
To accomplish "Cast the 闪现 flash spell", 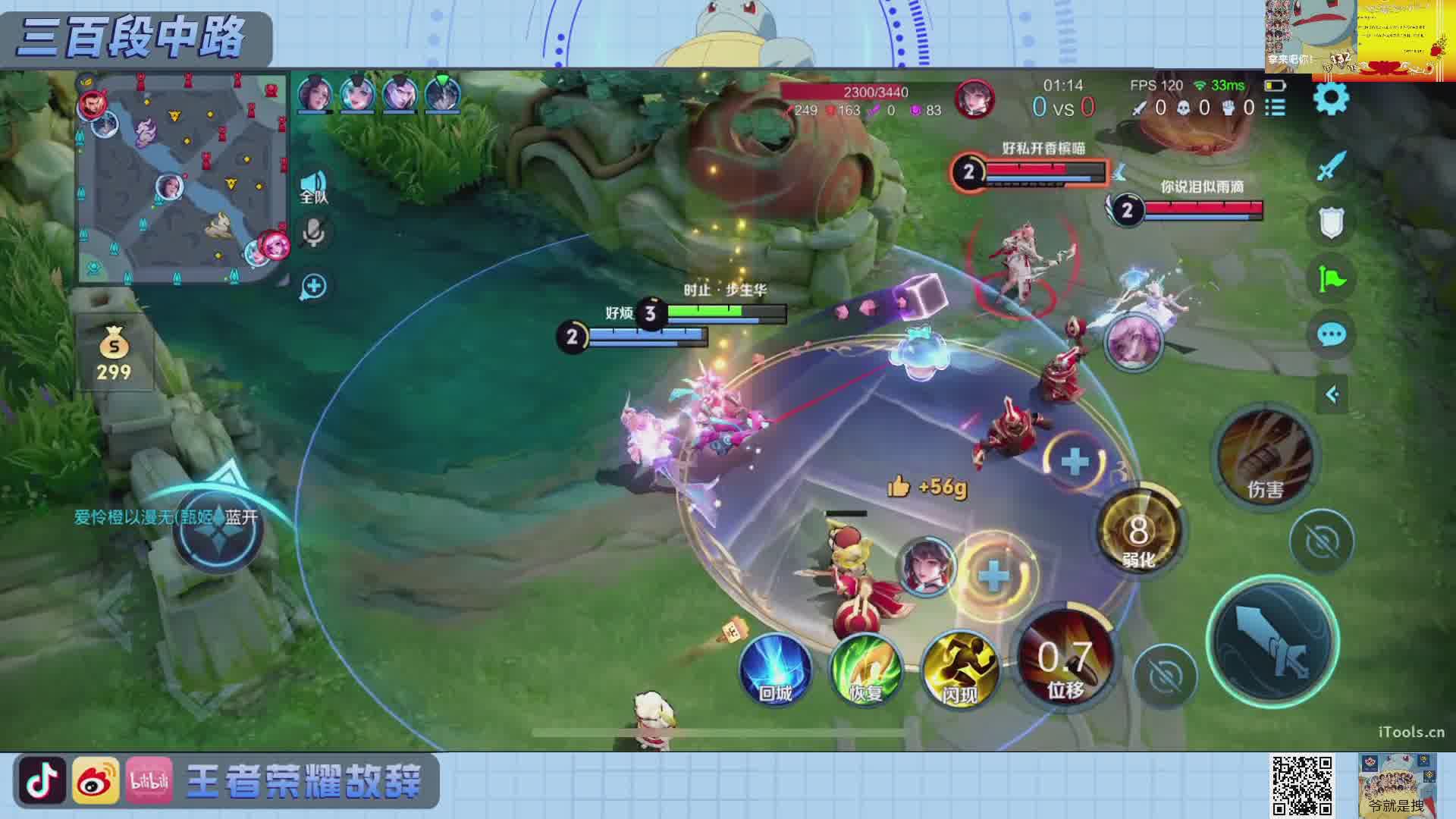I will click(x=959, y=670).
